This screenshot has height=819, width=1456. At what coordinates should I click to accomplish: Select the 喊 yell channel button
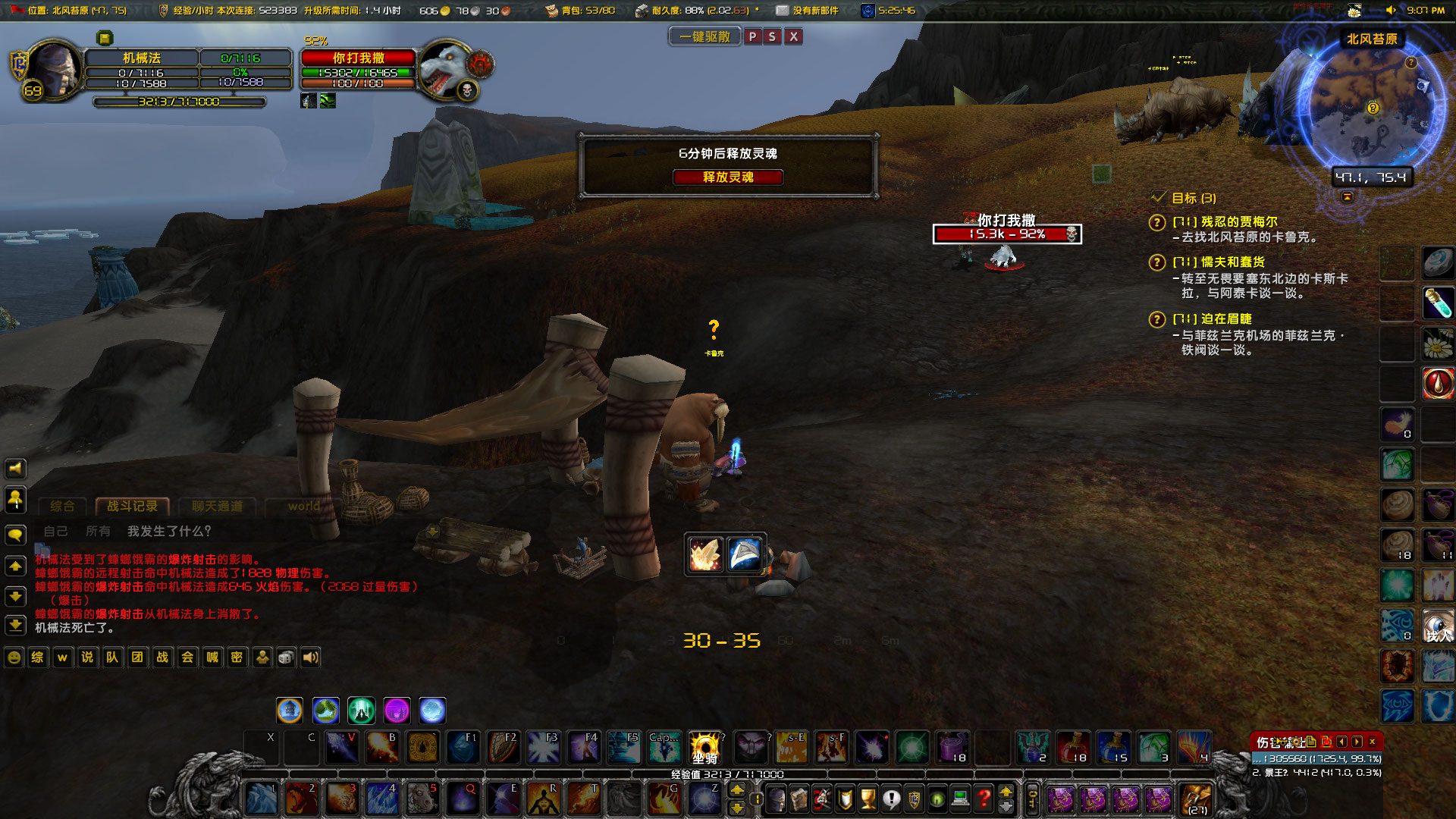[212, 657]
